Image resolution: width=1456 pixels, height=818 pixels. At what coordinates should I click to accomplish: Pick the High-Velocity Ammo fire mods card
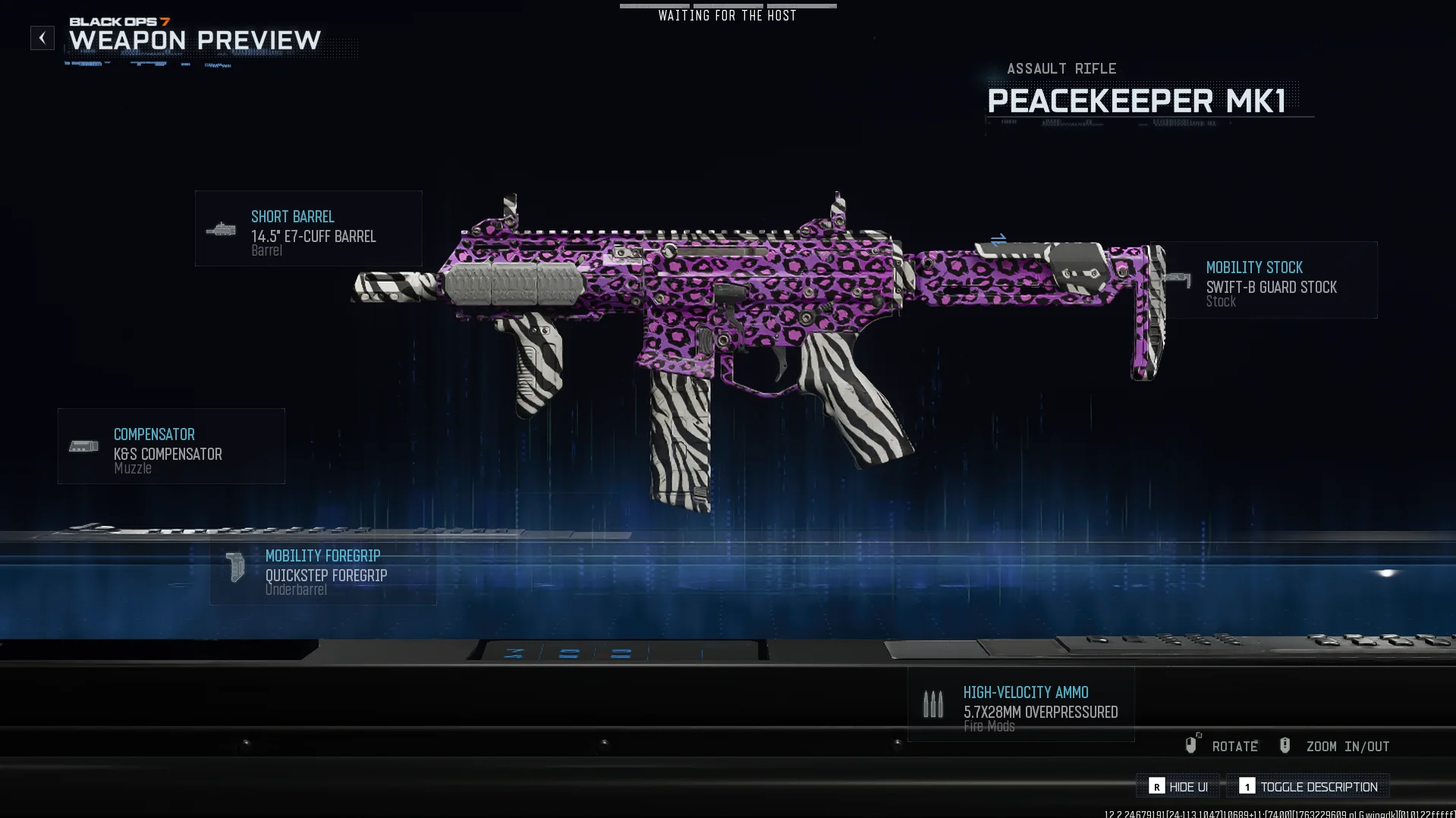point(1021,705)
